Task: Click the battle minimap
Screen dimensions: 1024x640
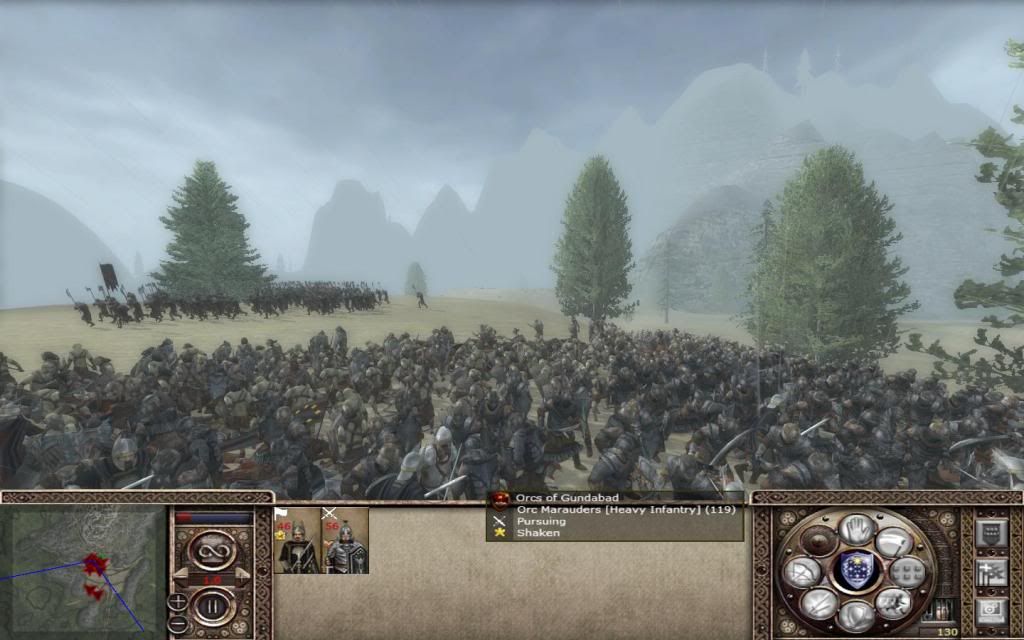Action: [x=83, y=571]
